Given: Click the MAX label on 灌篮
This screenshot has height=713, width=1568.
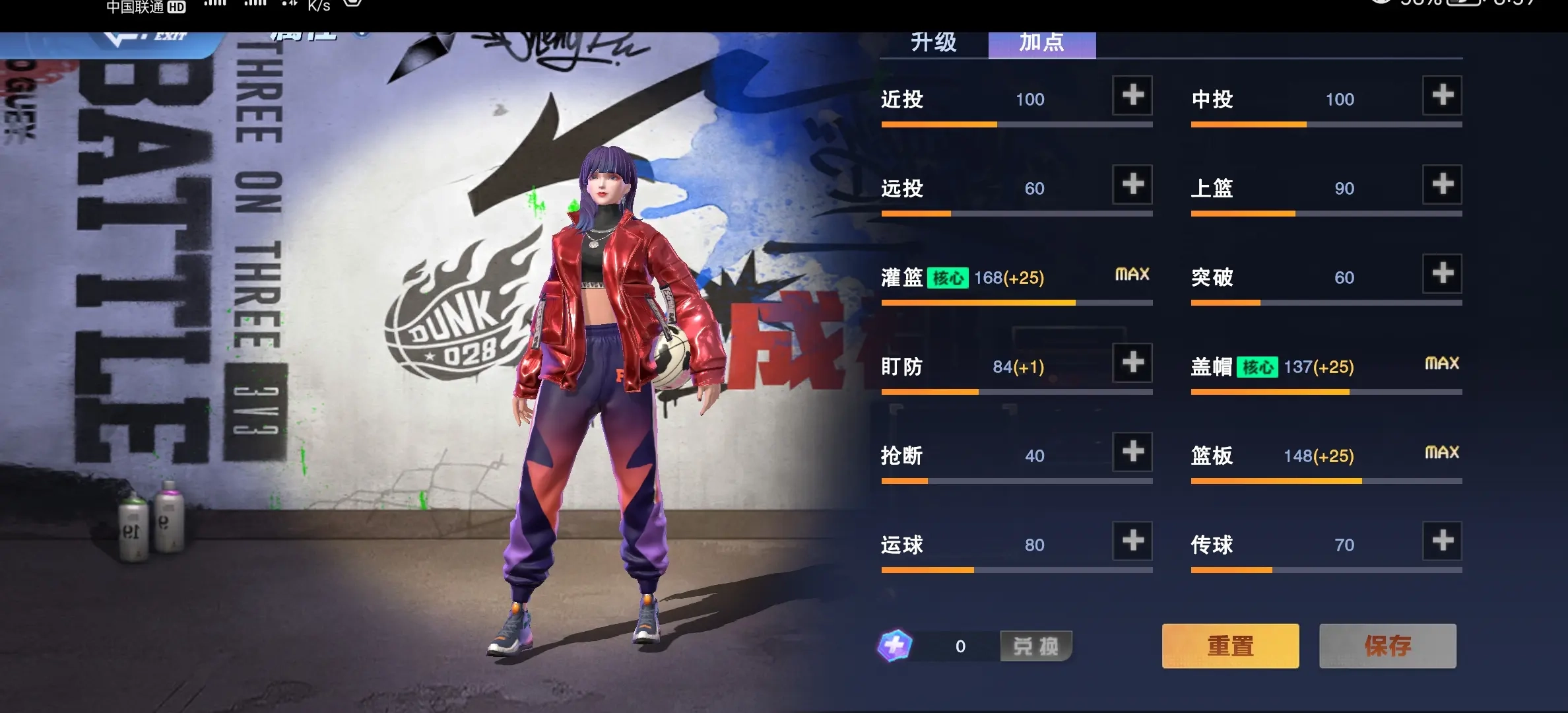Looking at the screenshot, I should point(1131,273).
